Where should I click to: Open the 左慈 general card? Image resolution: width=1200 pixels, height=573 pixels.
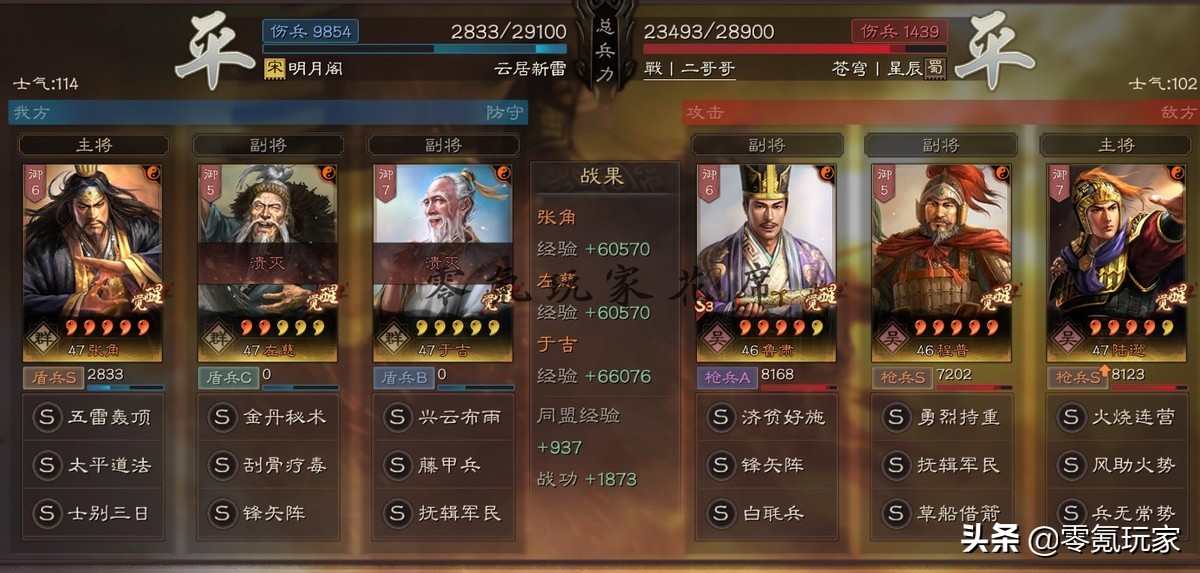pyautogui.click(x=268, y=260)
